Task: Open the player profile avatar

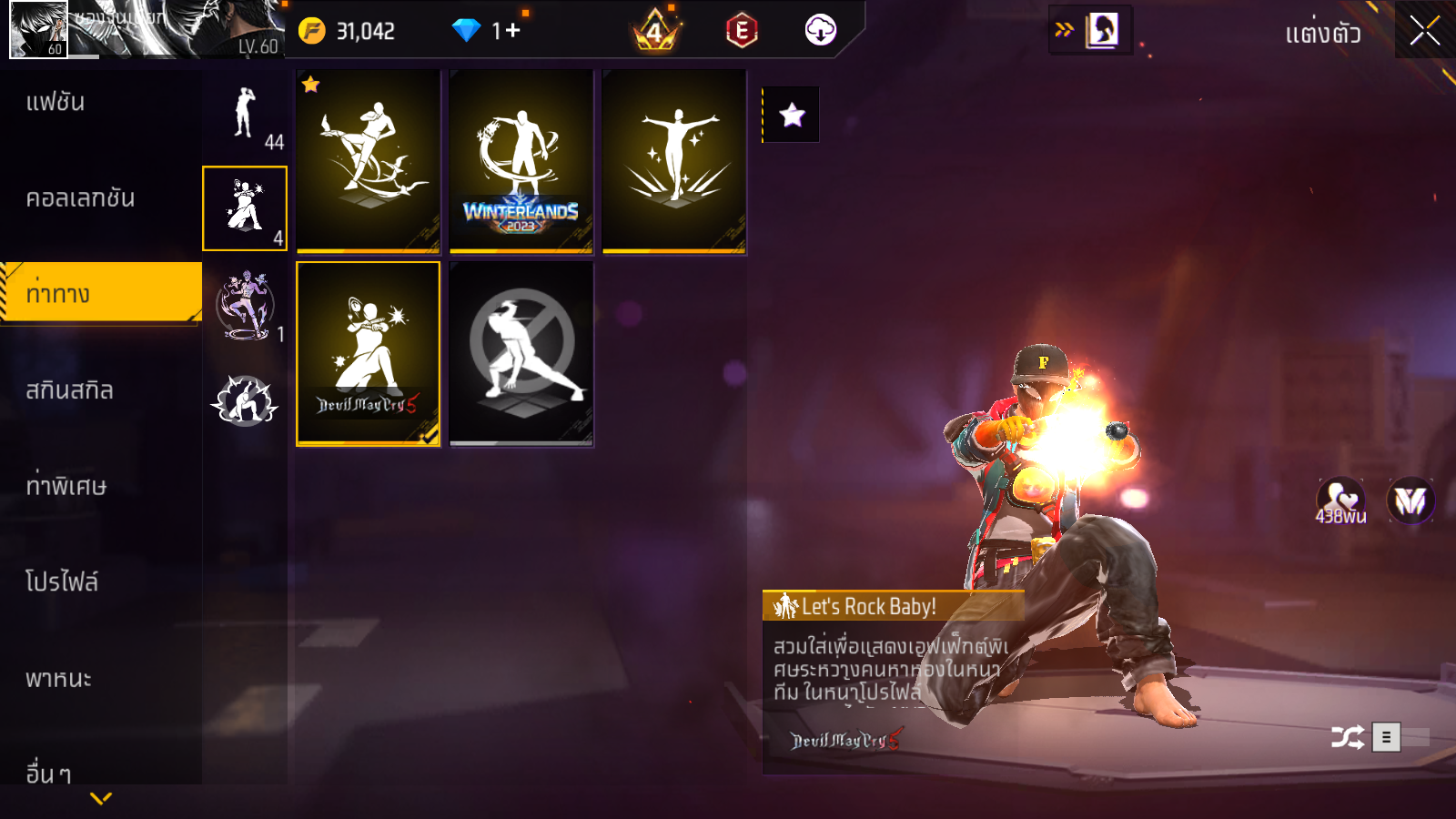Action: [x=38, y=29]
